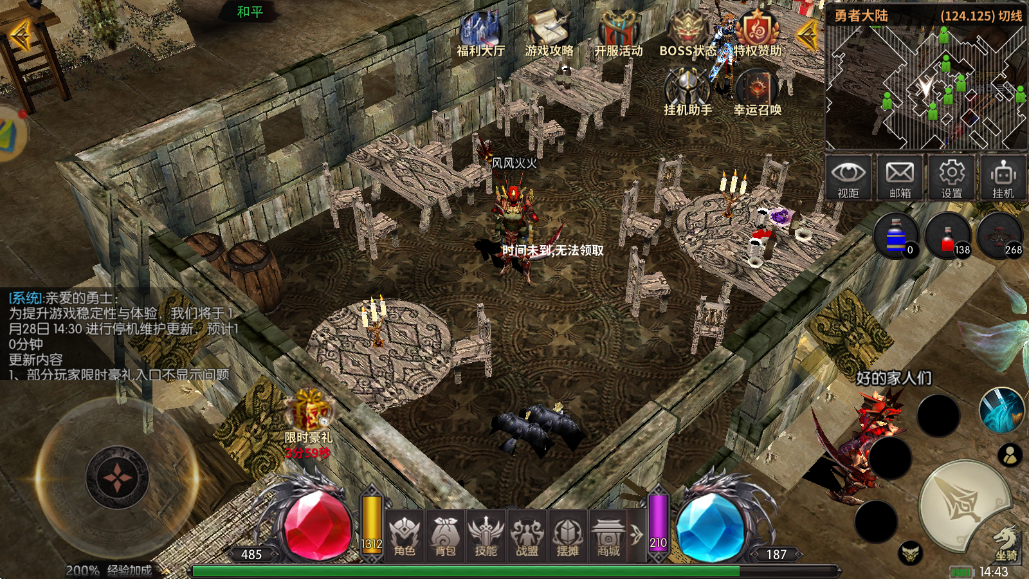The image size is (1029, 579).
Task: Toggle the 挂机 auto-battle robot button
Action: click(x=1002, y=177)
